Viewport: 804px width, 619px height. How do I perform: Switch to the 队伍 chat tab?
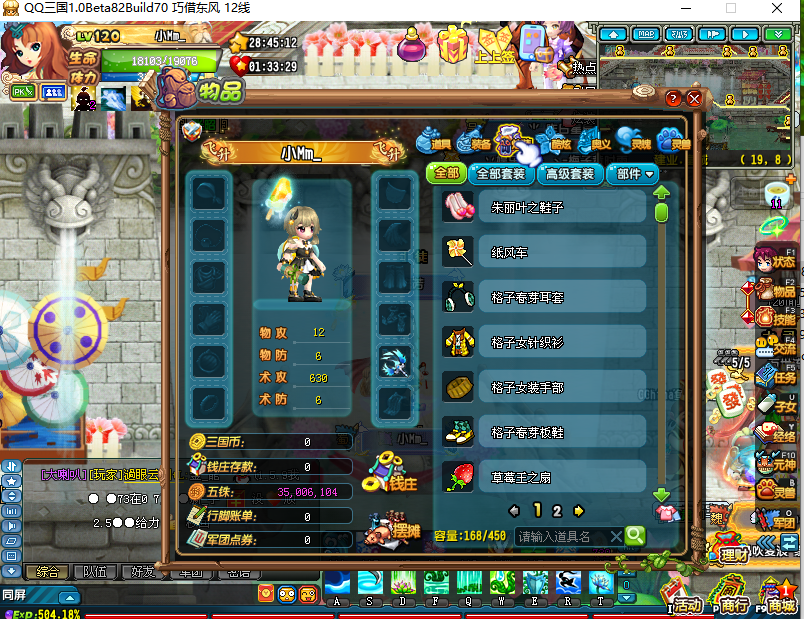(94, 572)
